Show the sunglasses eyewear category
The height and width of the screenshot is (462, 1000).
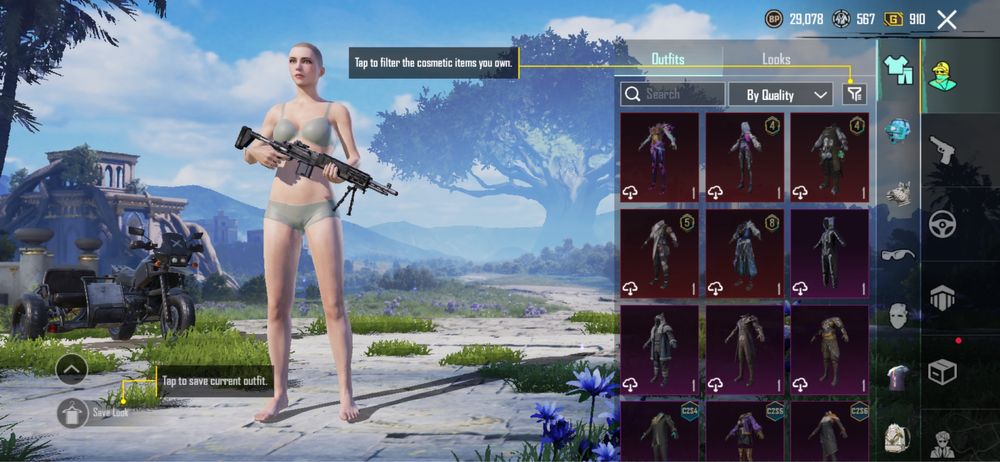coord(898,254)
